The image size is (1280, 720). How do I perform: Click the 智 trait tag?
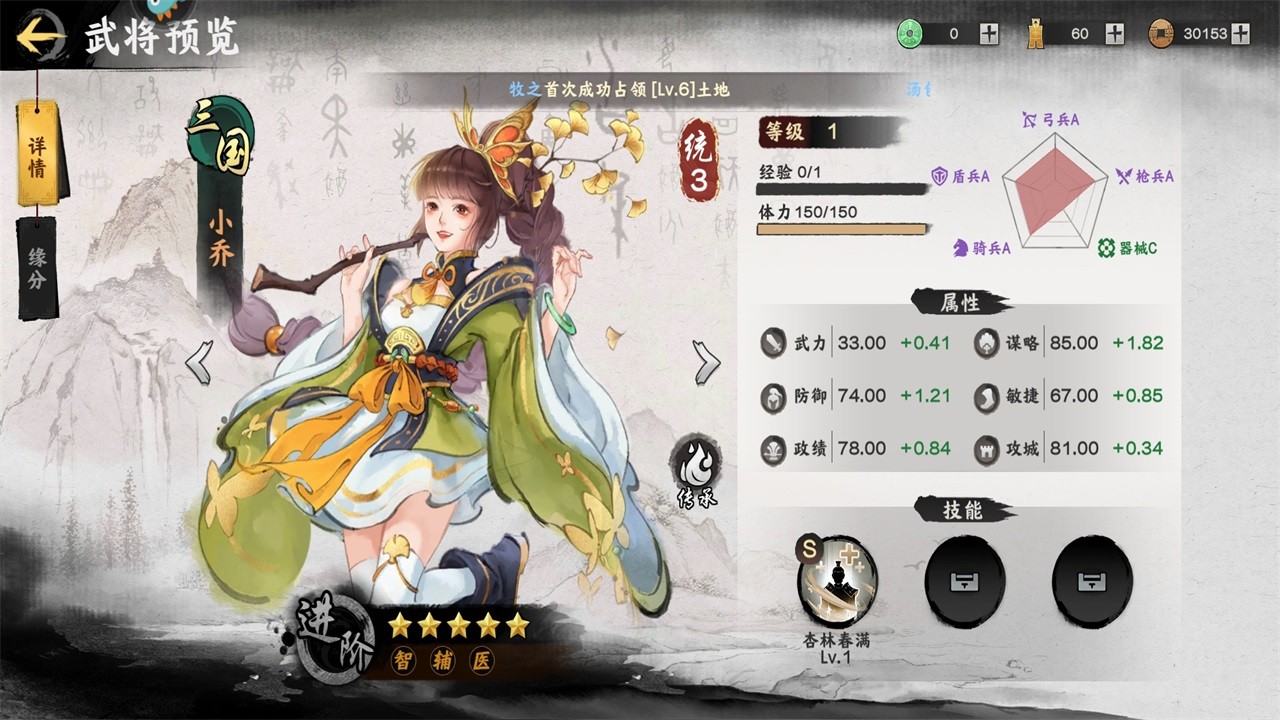400,661
